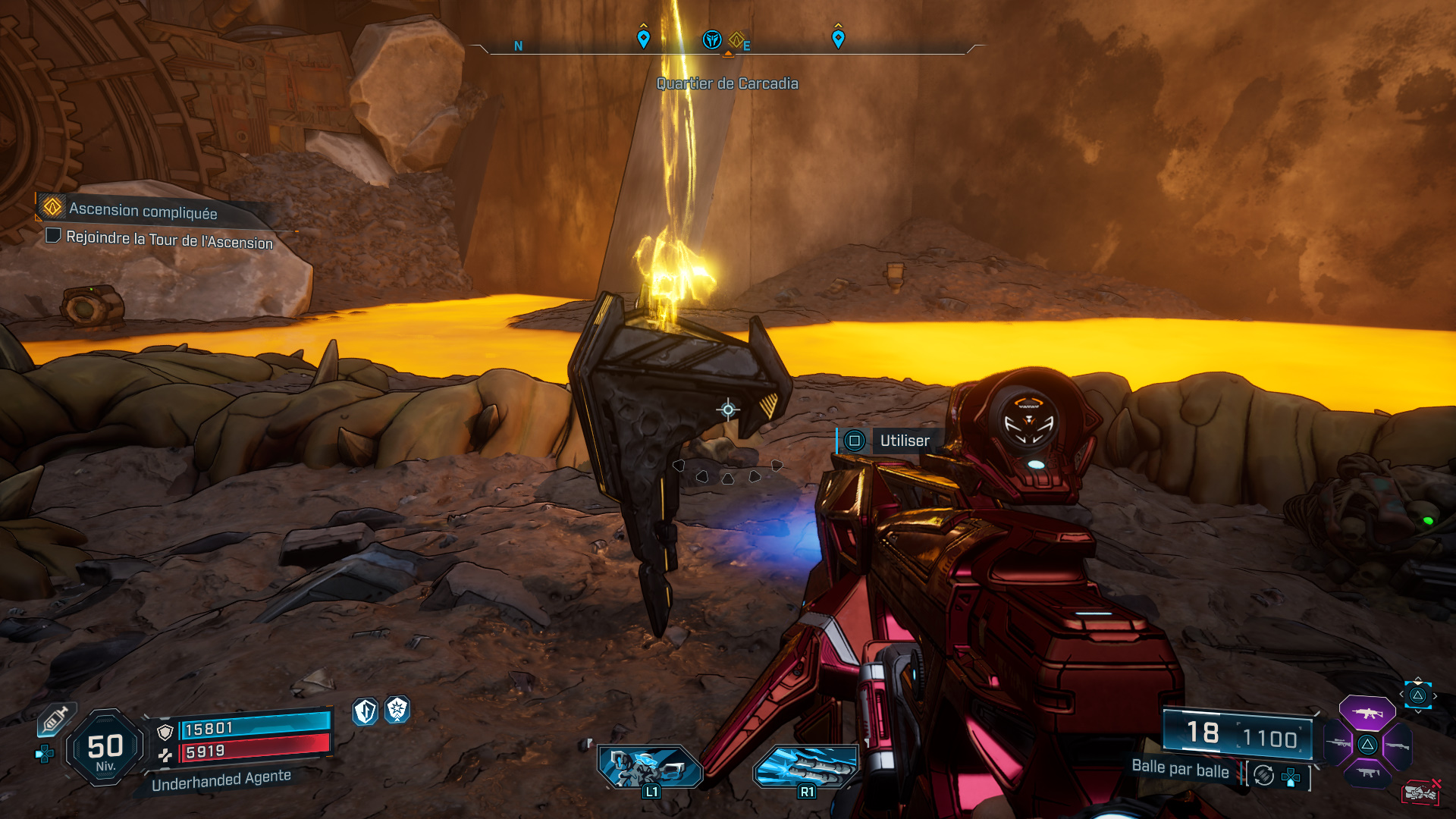Select the gold quest diamond compass marker
The width and height of the screenshot is (1456, 819).
point(736,39)
